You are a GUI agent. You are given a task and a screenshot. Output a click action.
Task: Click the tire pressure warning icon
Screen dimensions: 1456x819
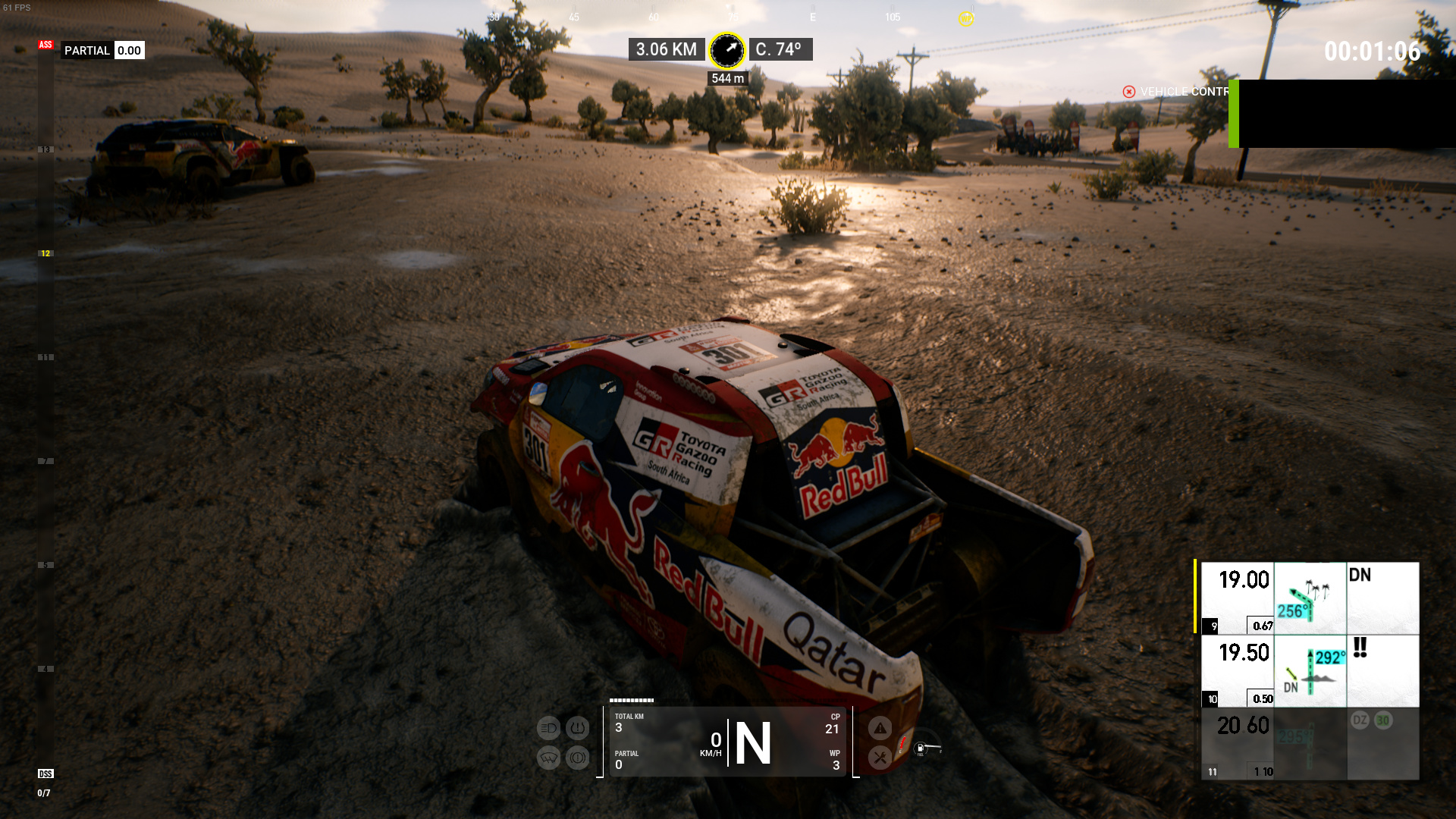[578, 729]
